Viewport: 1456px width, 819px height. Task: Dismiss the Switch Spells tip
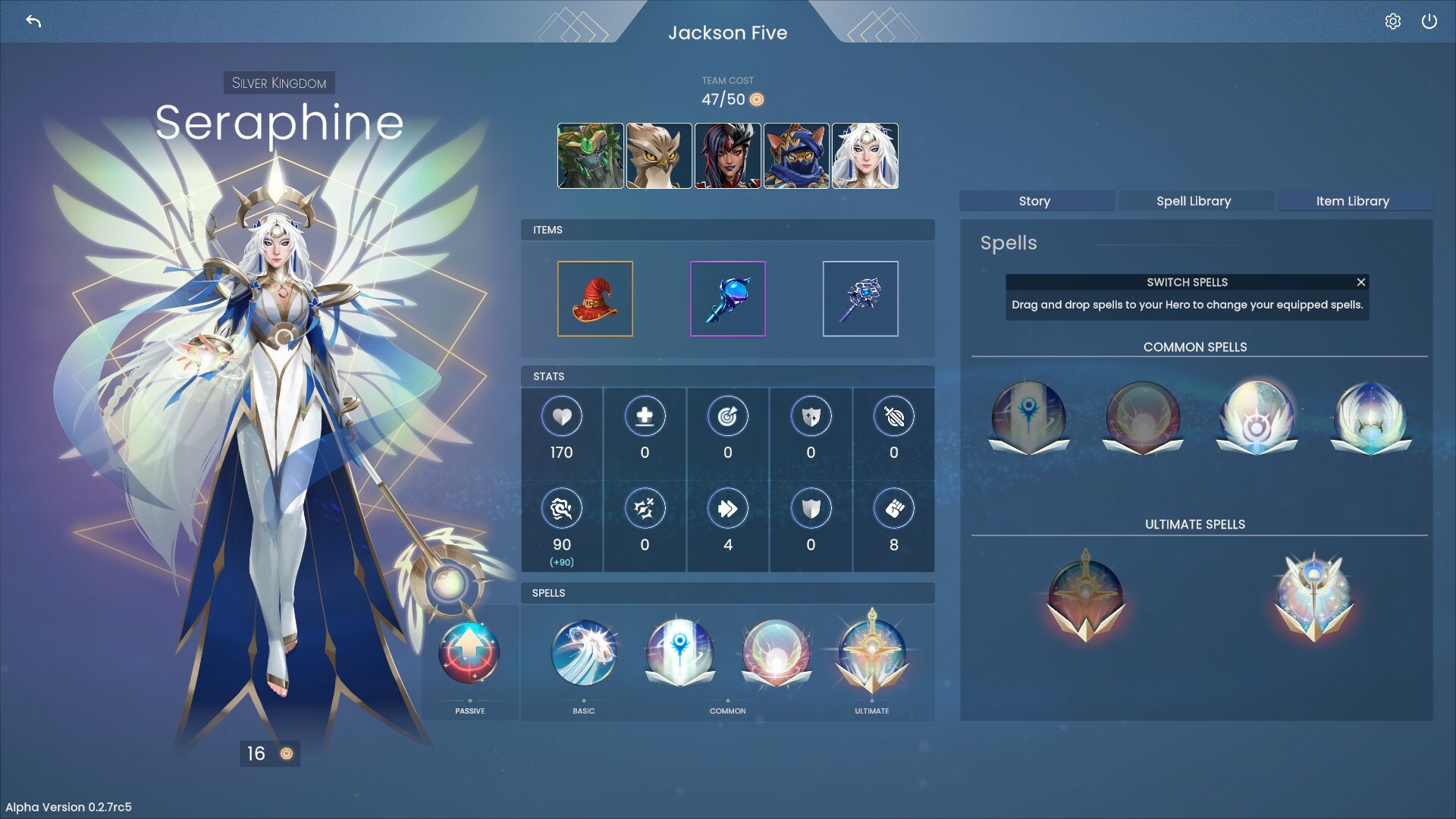coord(1360,282)
